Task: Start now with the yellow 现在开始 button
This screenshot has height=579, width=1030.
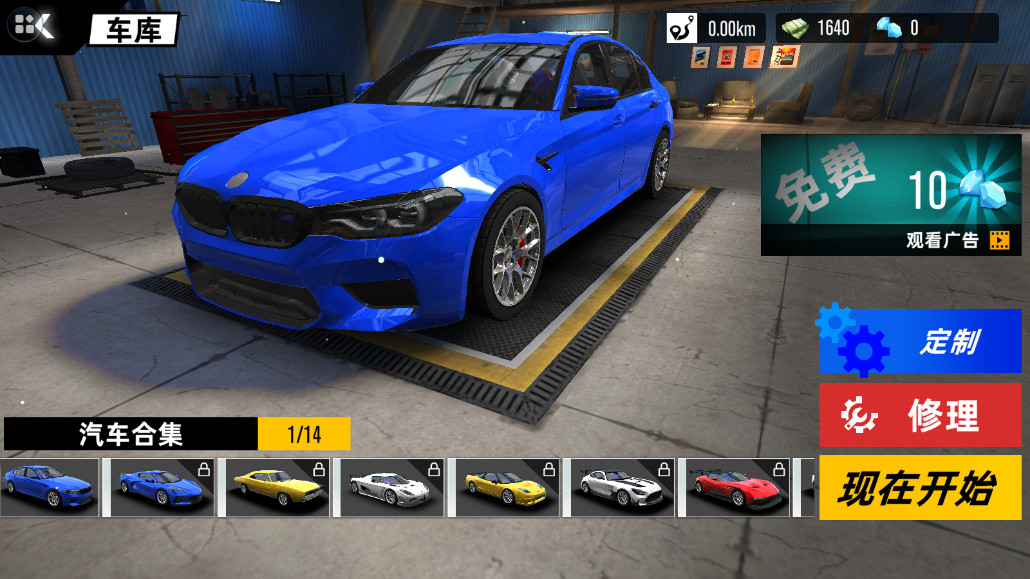Action: [920, 488]
